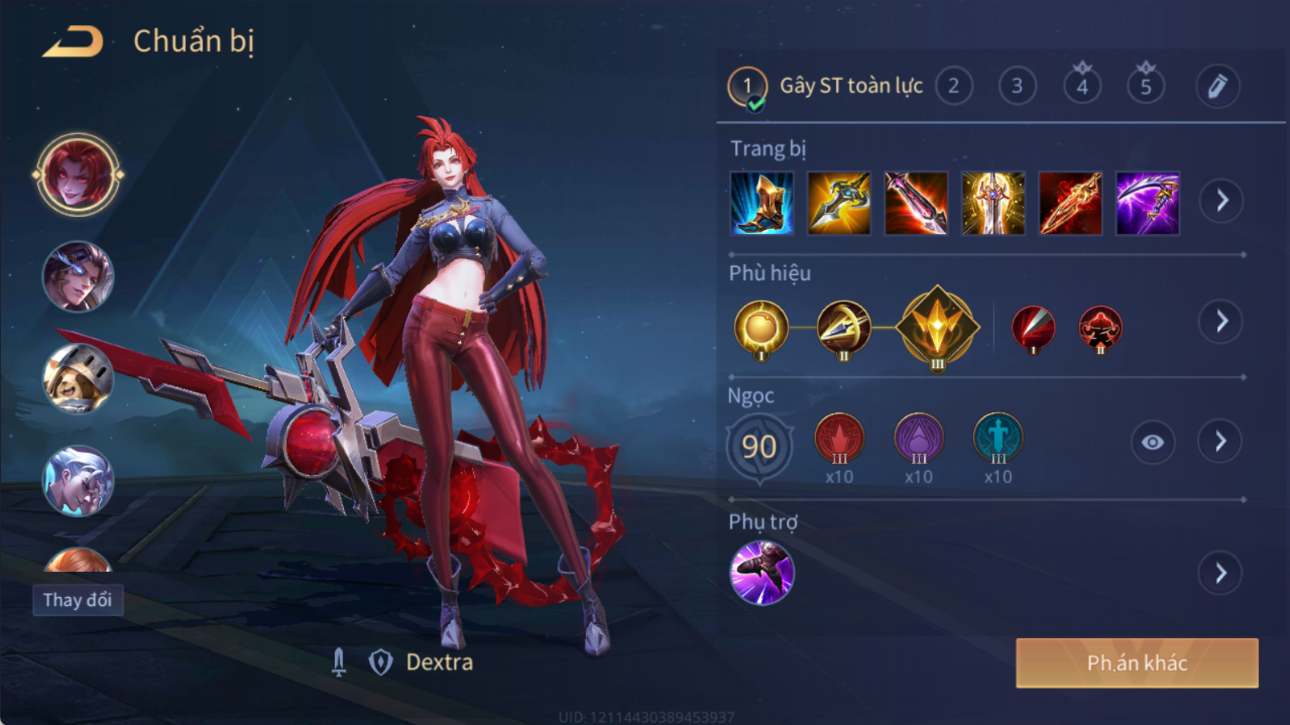The image size is (1290, 725).
Task: Click the Thay đổi hero change button
Action: coord(77,600)
